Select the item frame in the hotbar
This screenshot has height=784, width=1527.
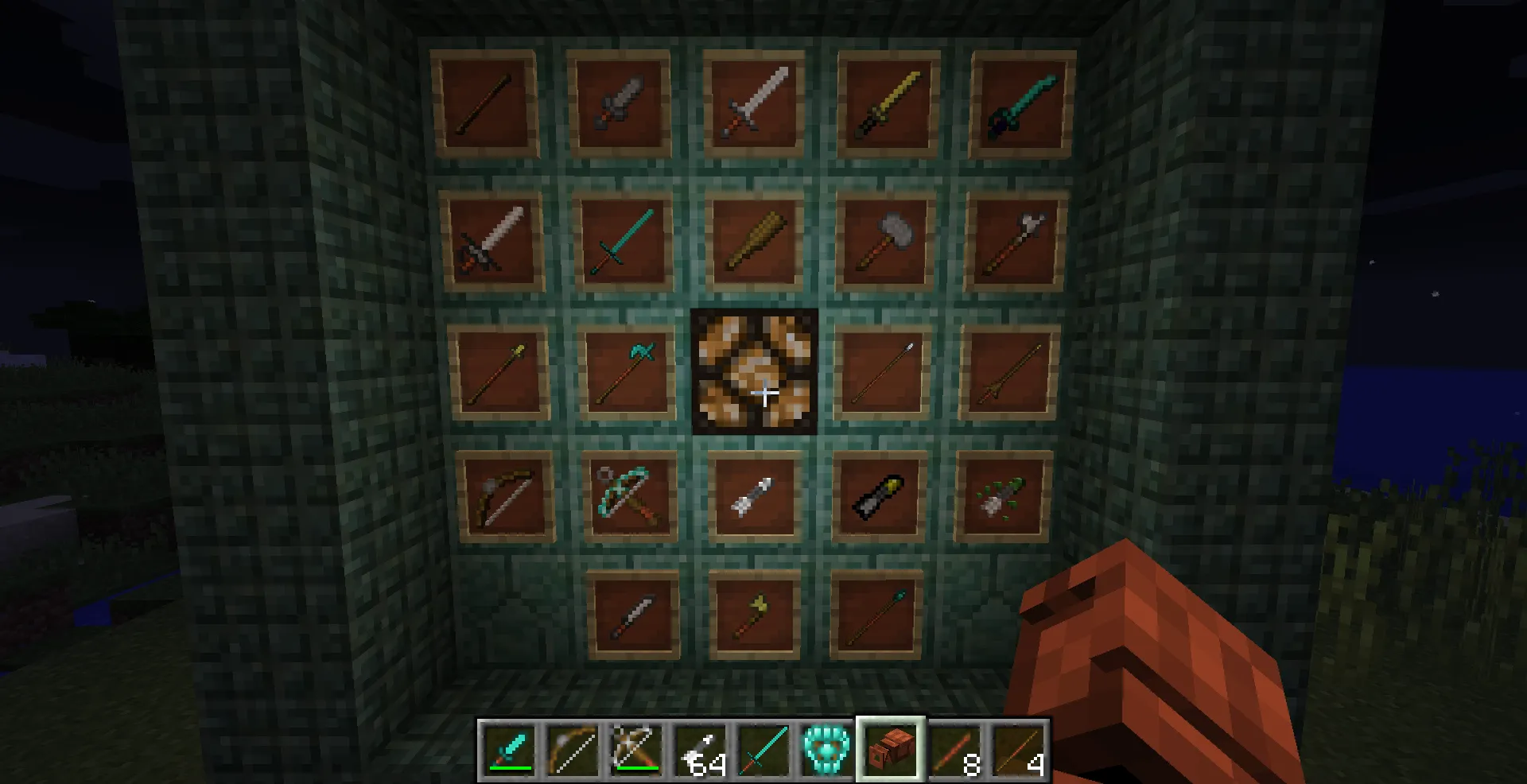889,746
